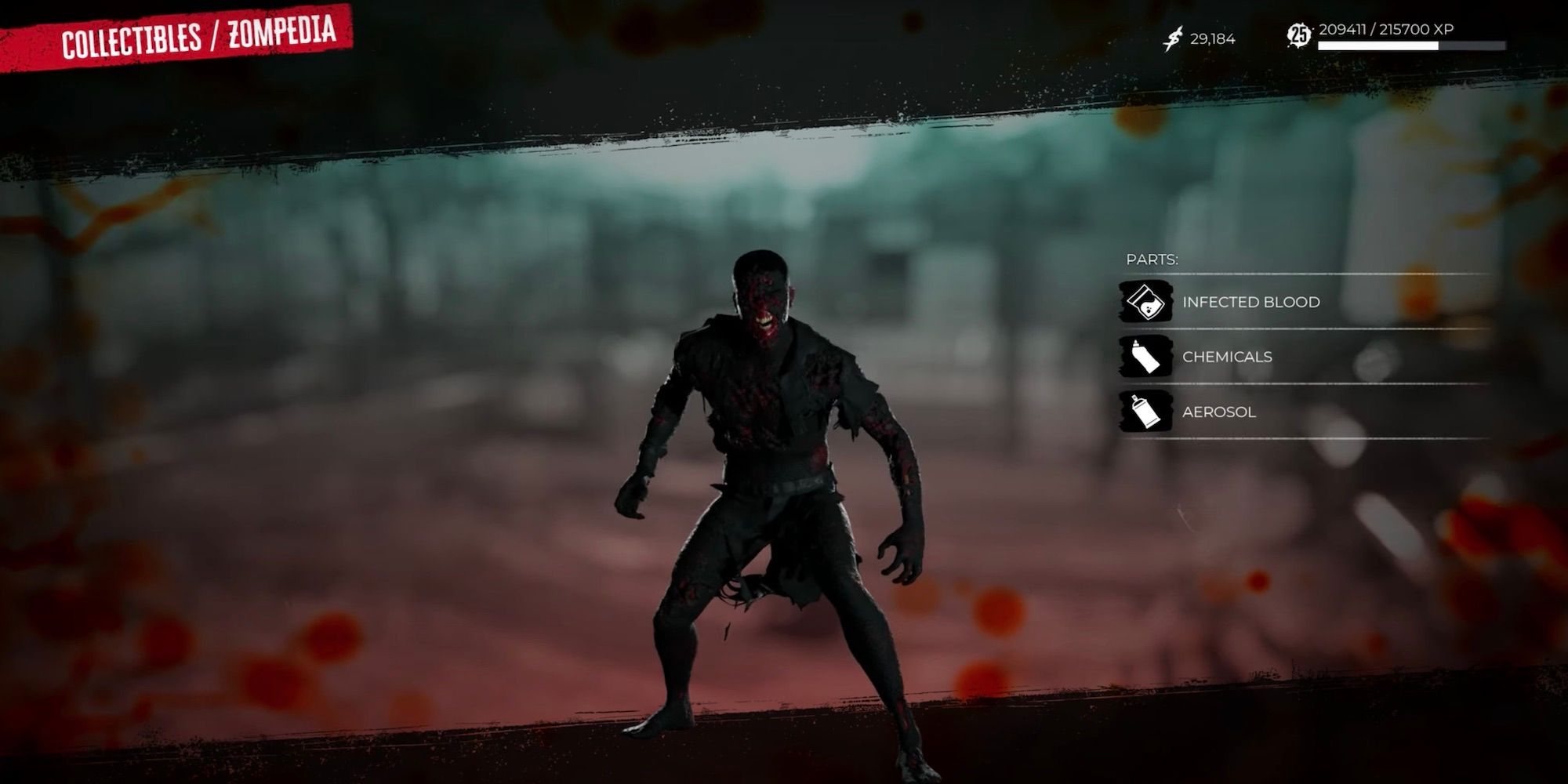
Task: Click the Chemicals text label
Action: click(x=1227, y=356)
